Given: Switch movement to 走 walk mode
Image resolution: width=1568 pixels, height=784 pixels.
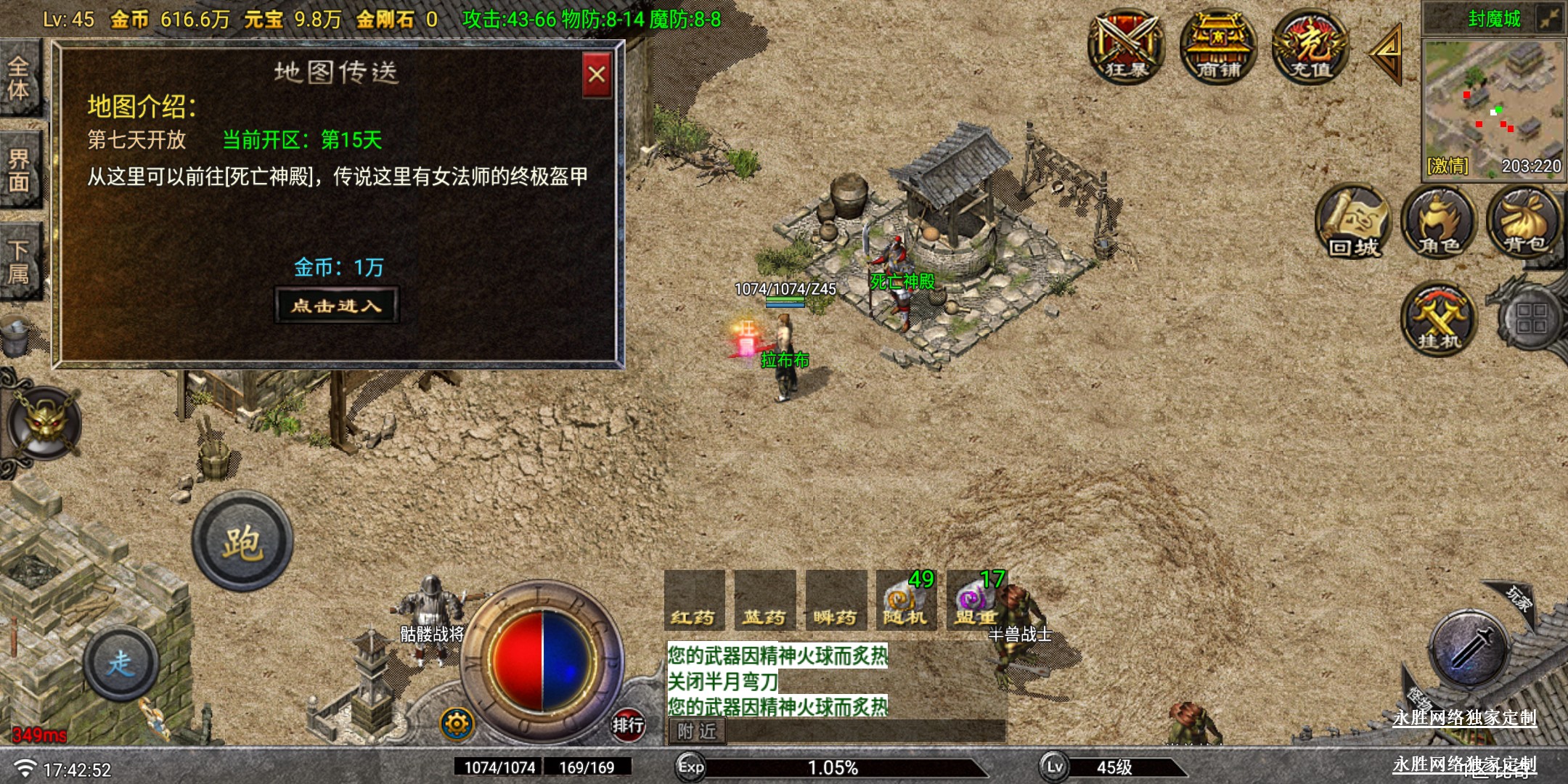Looking at the screenshot, I should tap(121, 663).
